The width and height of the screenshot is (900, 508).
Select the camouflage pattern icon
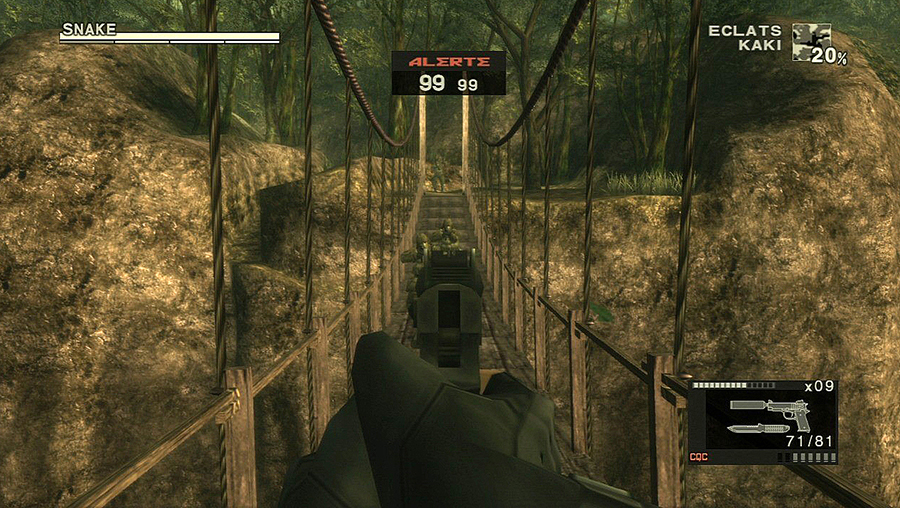tap(810, 42)
